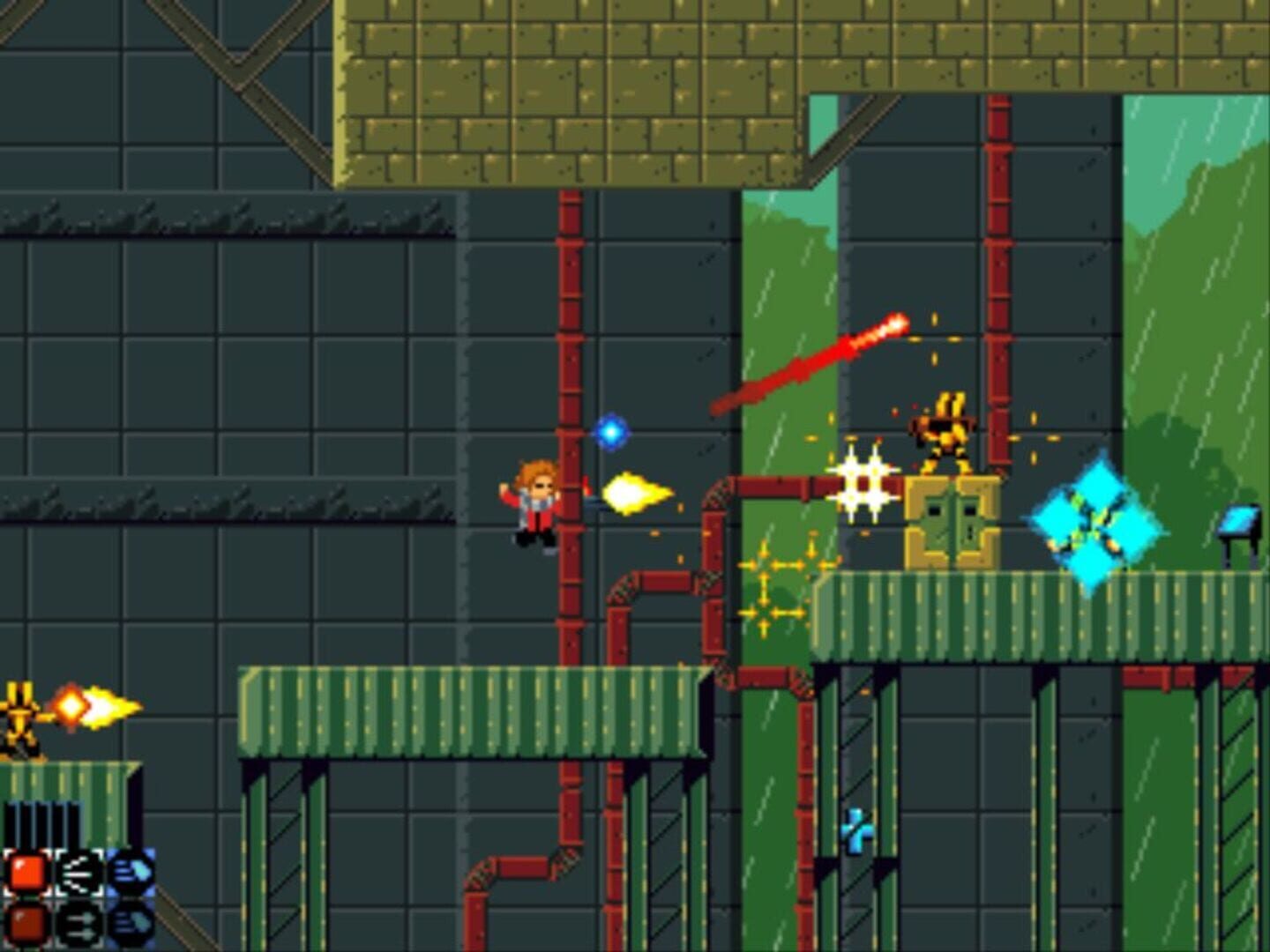Click the cyan monitor sign on the green platform

[1238, 518]
